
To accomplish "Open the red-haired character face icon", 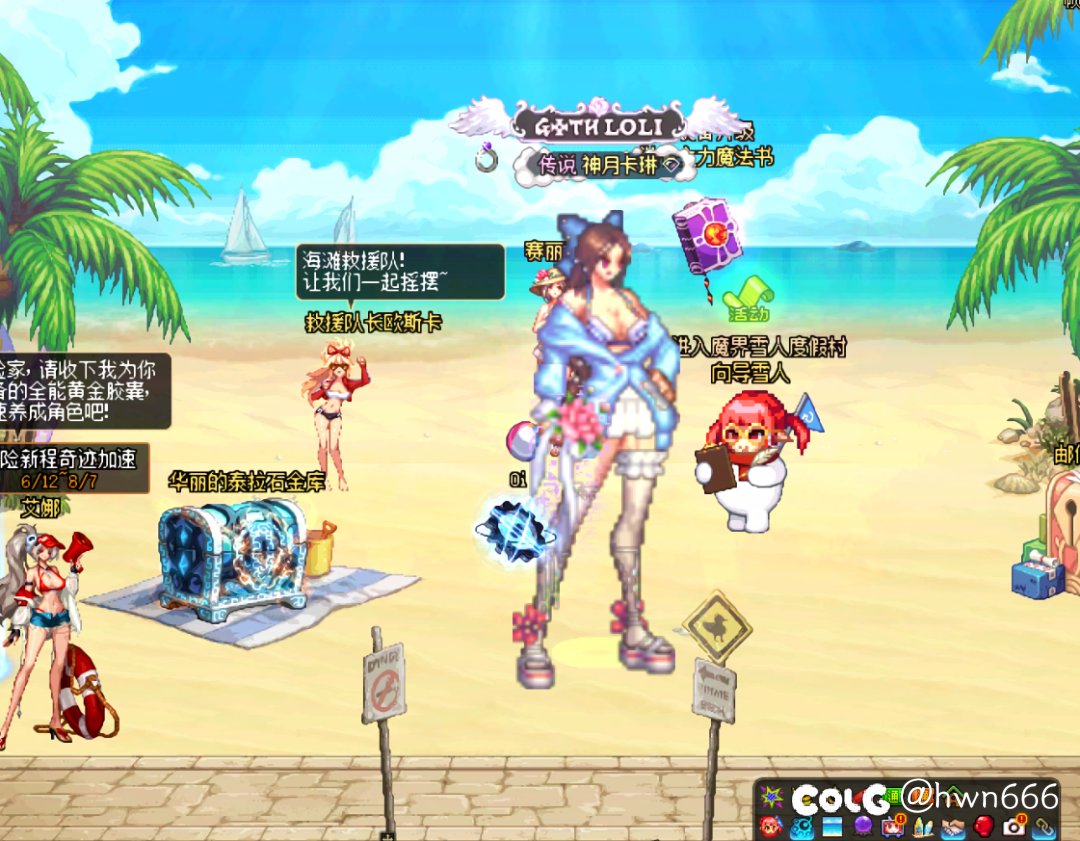I will tap(770, 826).
